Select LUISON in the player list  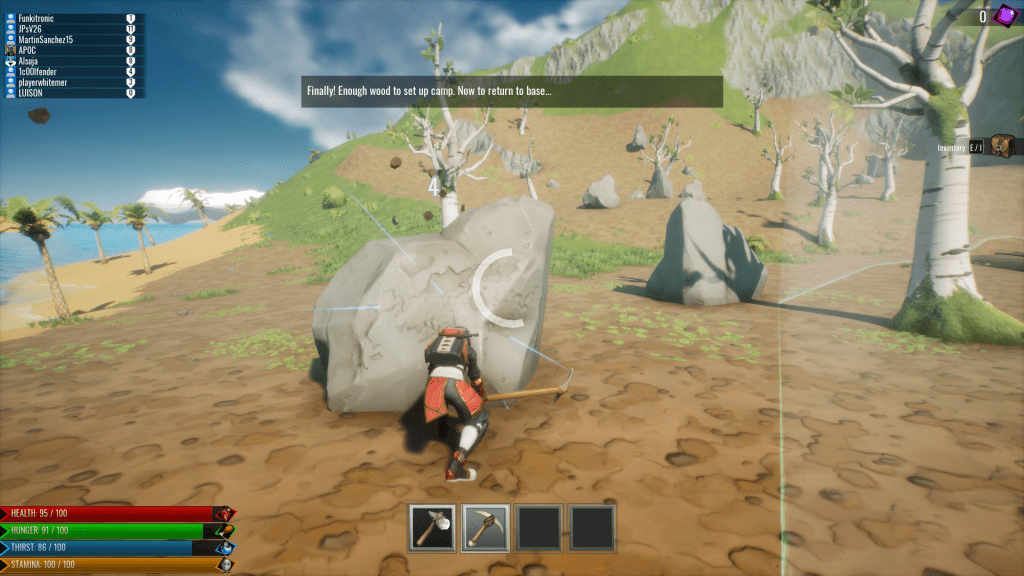pyautogui.click(x=70, y=93)
